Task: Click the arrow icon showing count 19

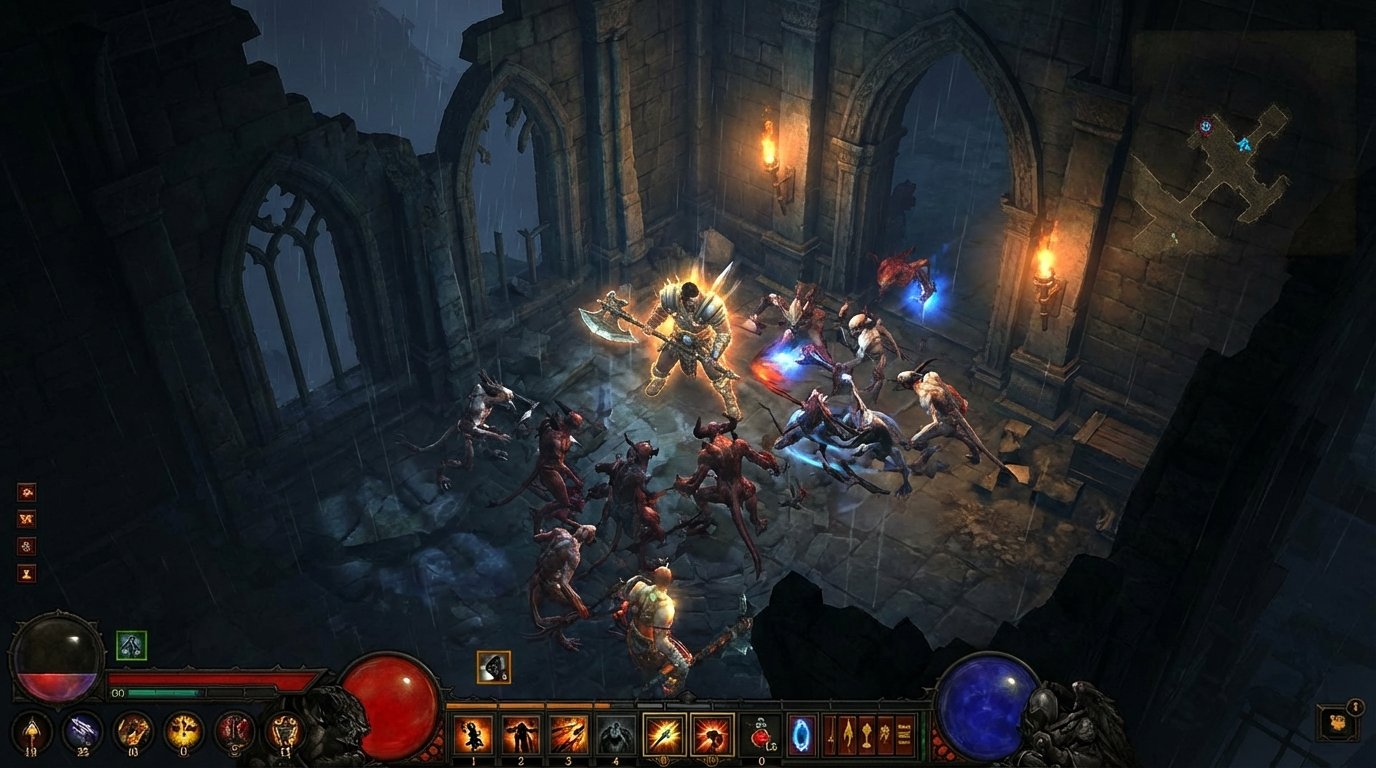Action: pos(32,727)
